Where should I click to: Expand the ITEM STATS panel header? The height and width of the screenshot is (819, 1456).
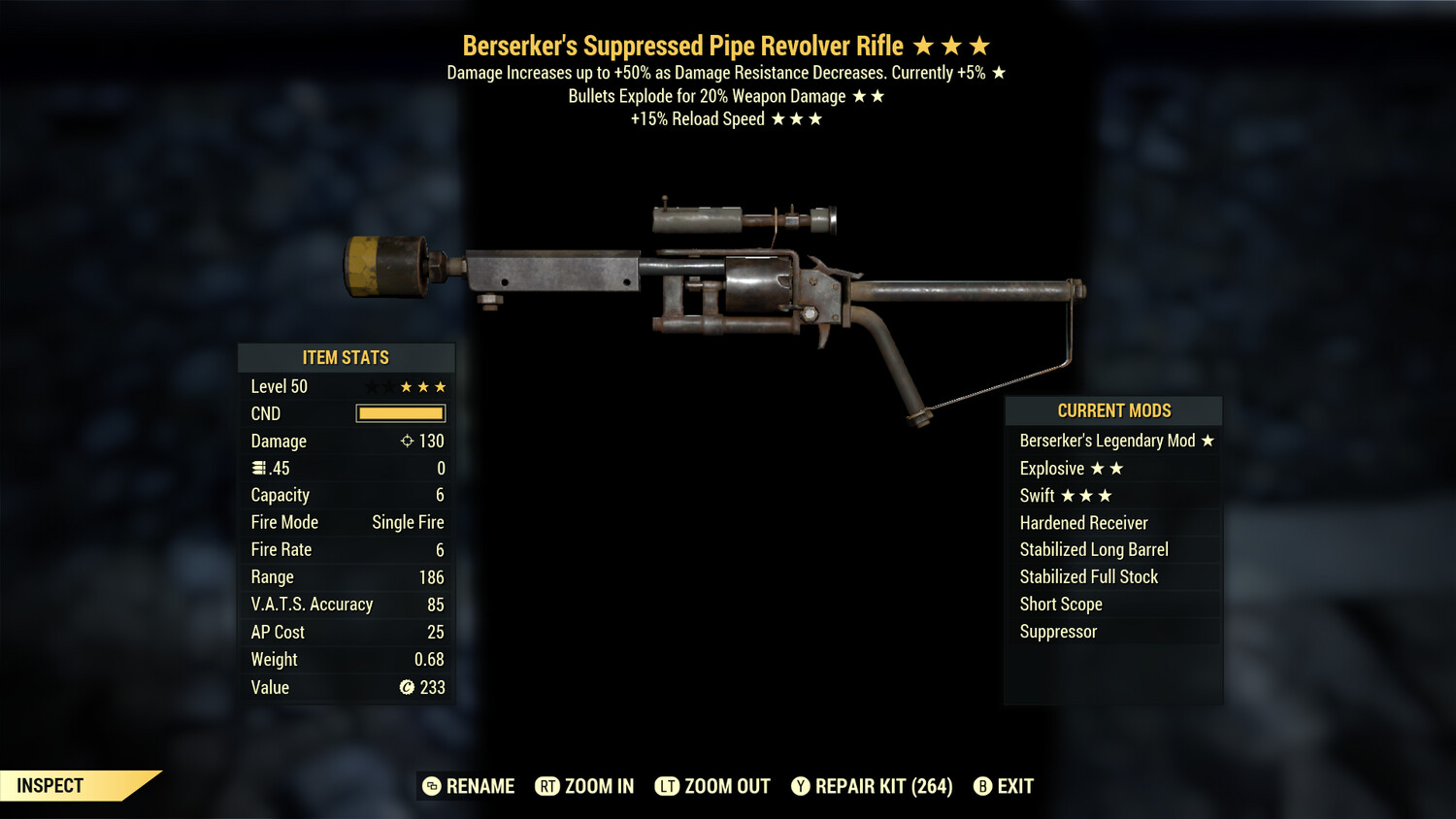coord(347,357)
